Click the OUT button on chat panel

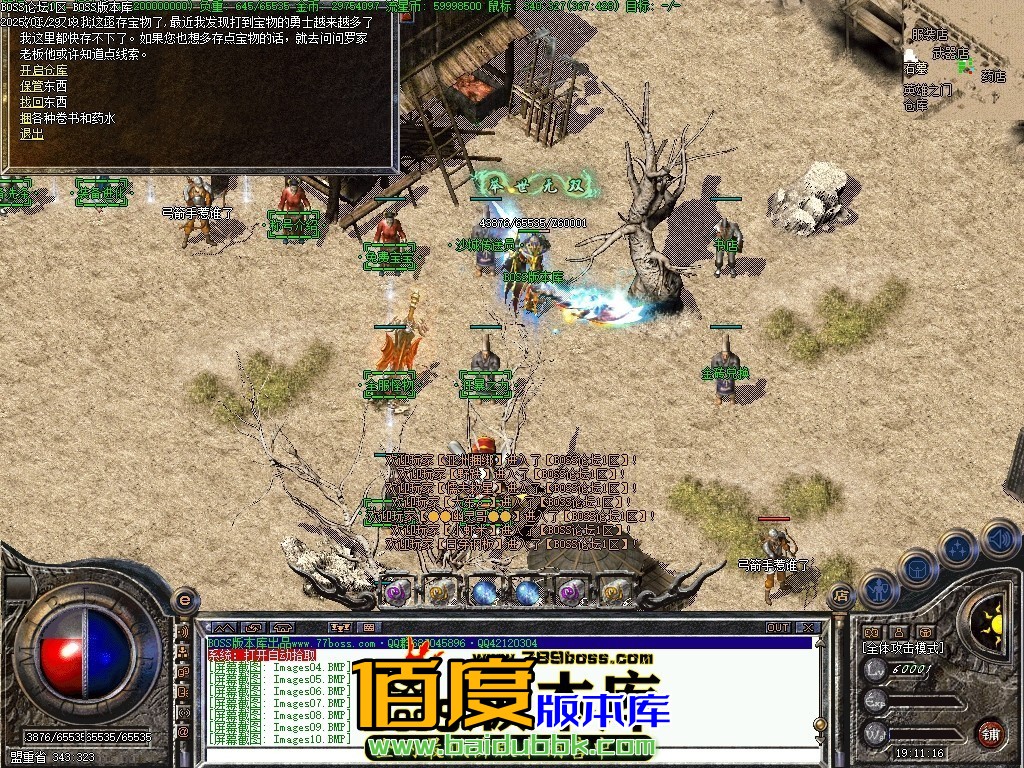coord(778,628)
